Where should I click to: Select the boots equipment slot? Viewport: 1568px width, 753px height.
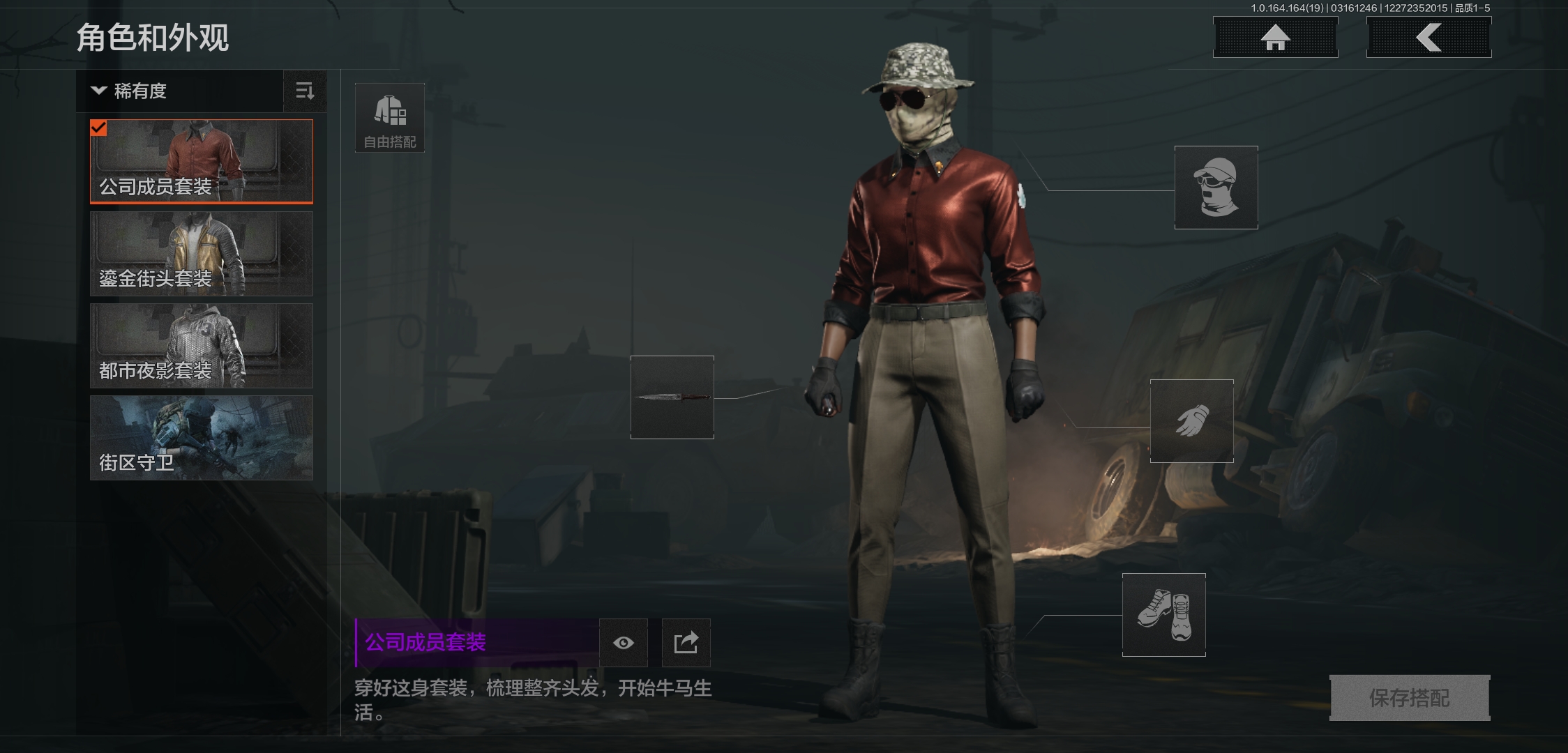pos(1164,616)
